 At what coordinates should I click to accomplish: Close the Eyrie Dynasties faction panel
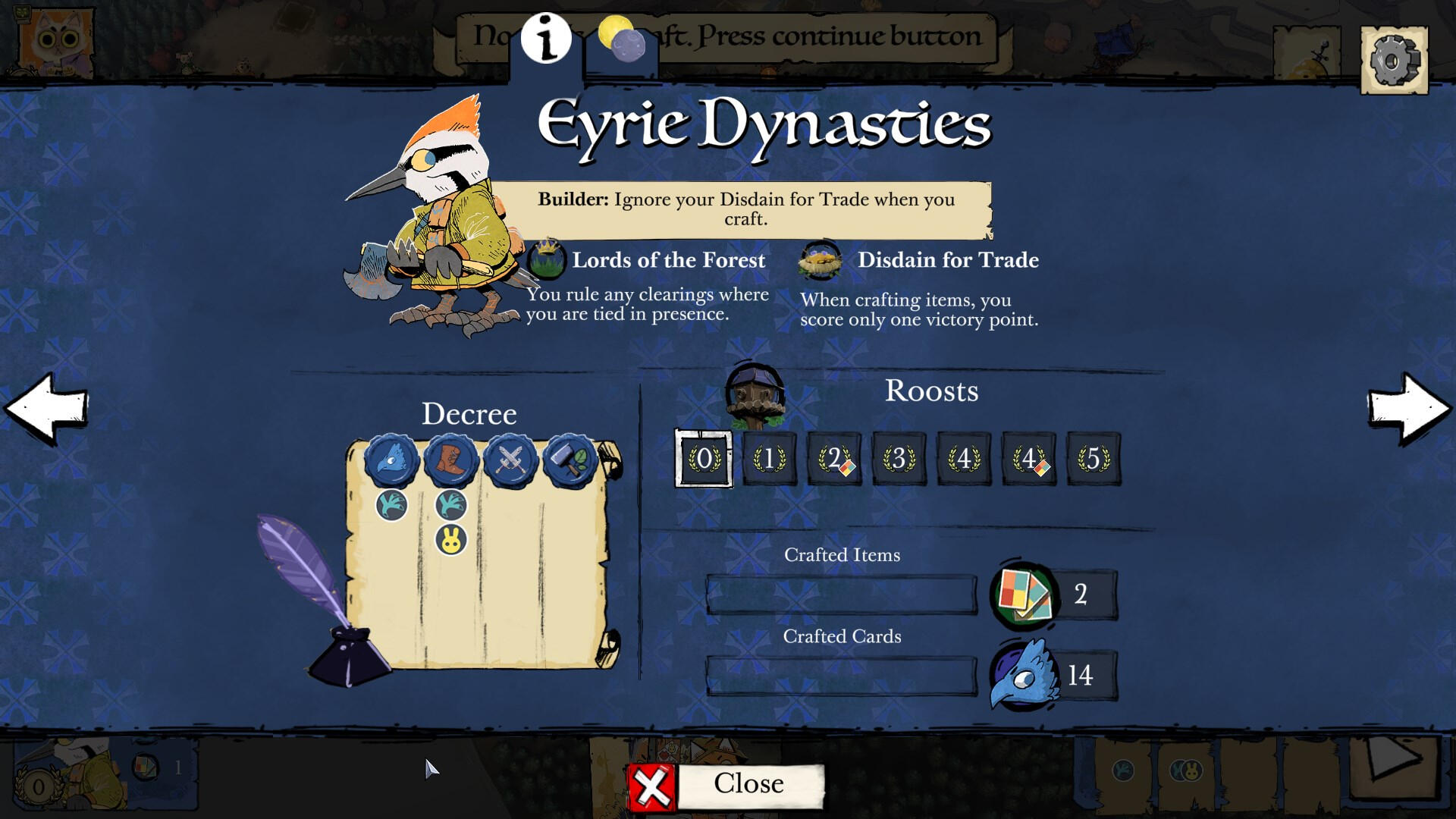(726, 786)
